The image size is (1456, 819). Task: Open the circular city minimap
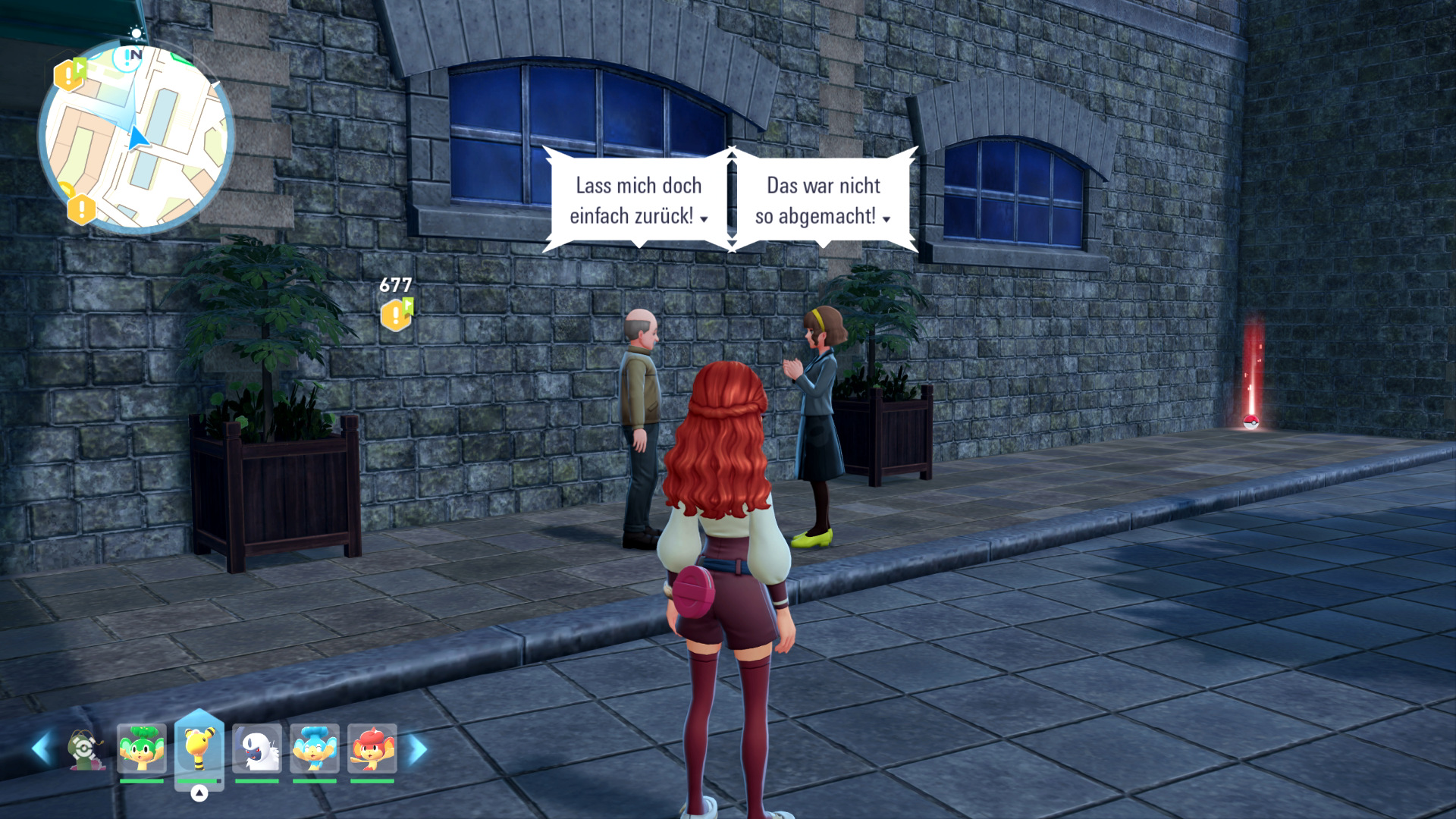[x=136, y=136]
